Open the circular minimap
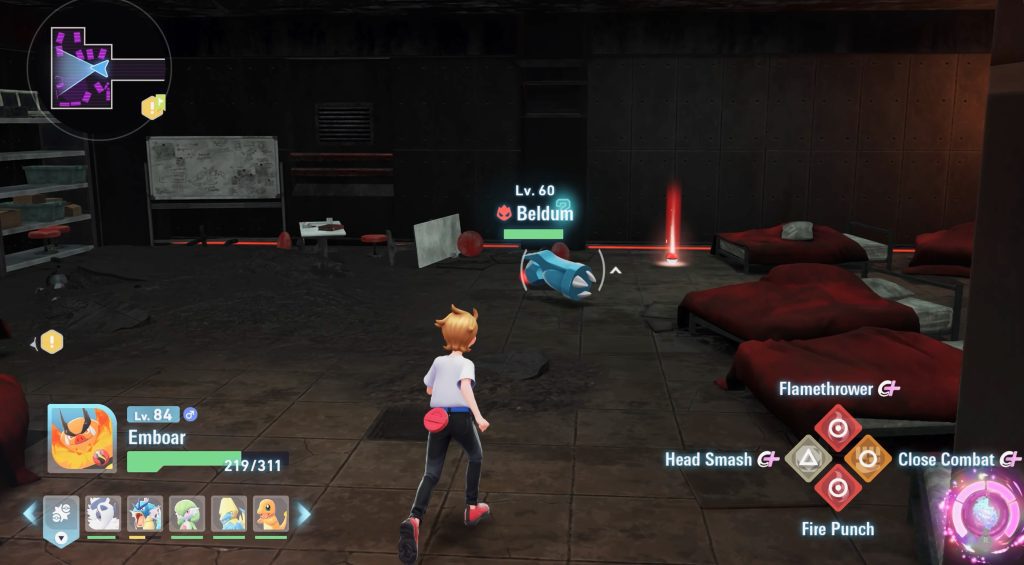The width and height of the screenshot is (1024, 565). coord(98,68)
